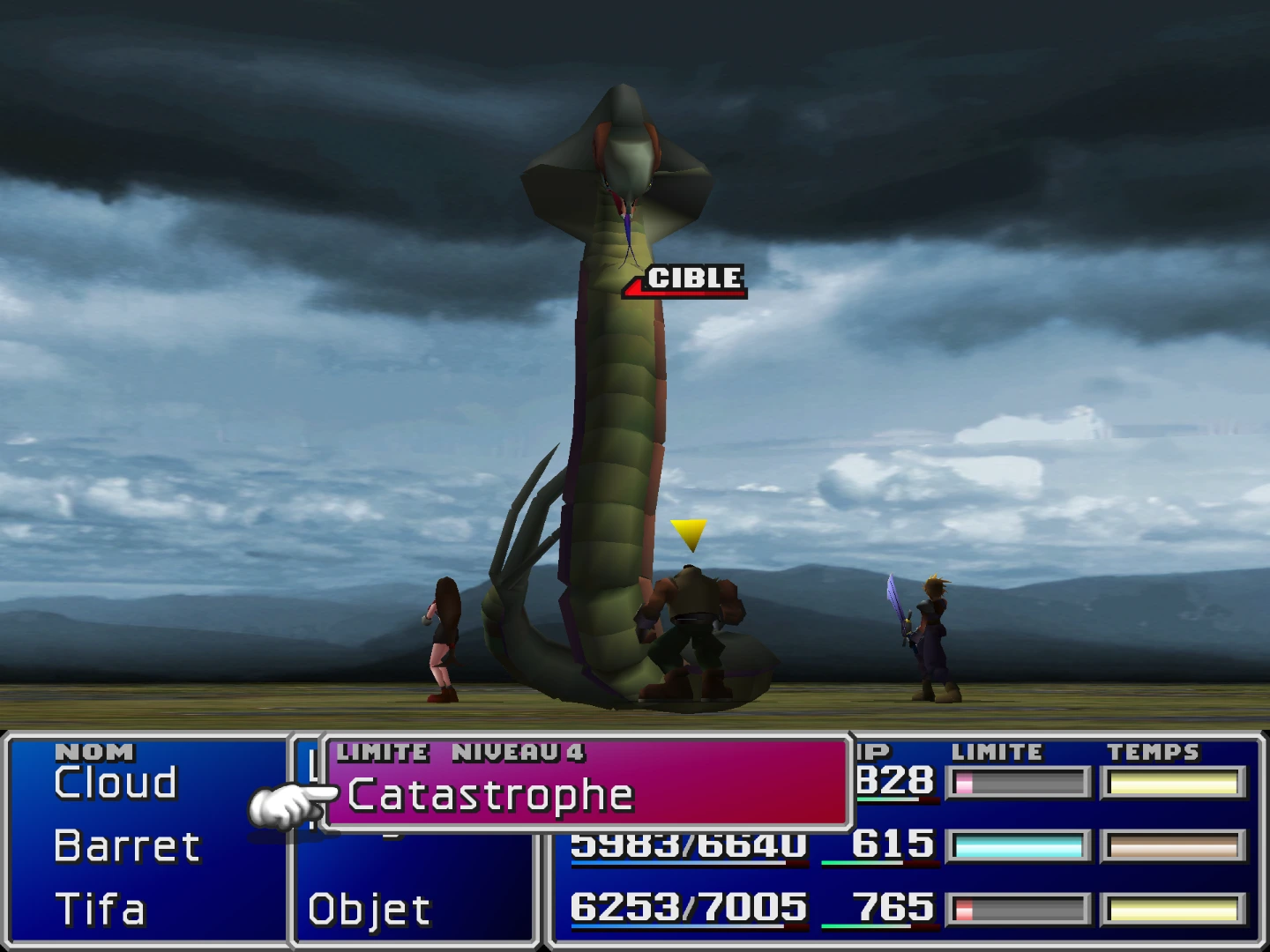Screen dimensions: 1270x952
Task: Click Barret's cyan Limite gauge
Action: [x=1019, y=844]
